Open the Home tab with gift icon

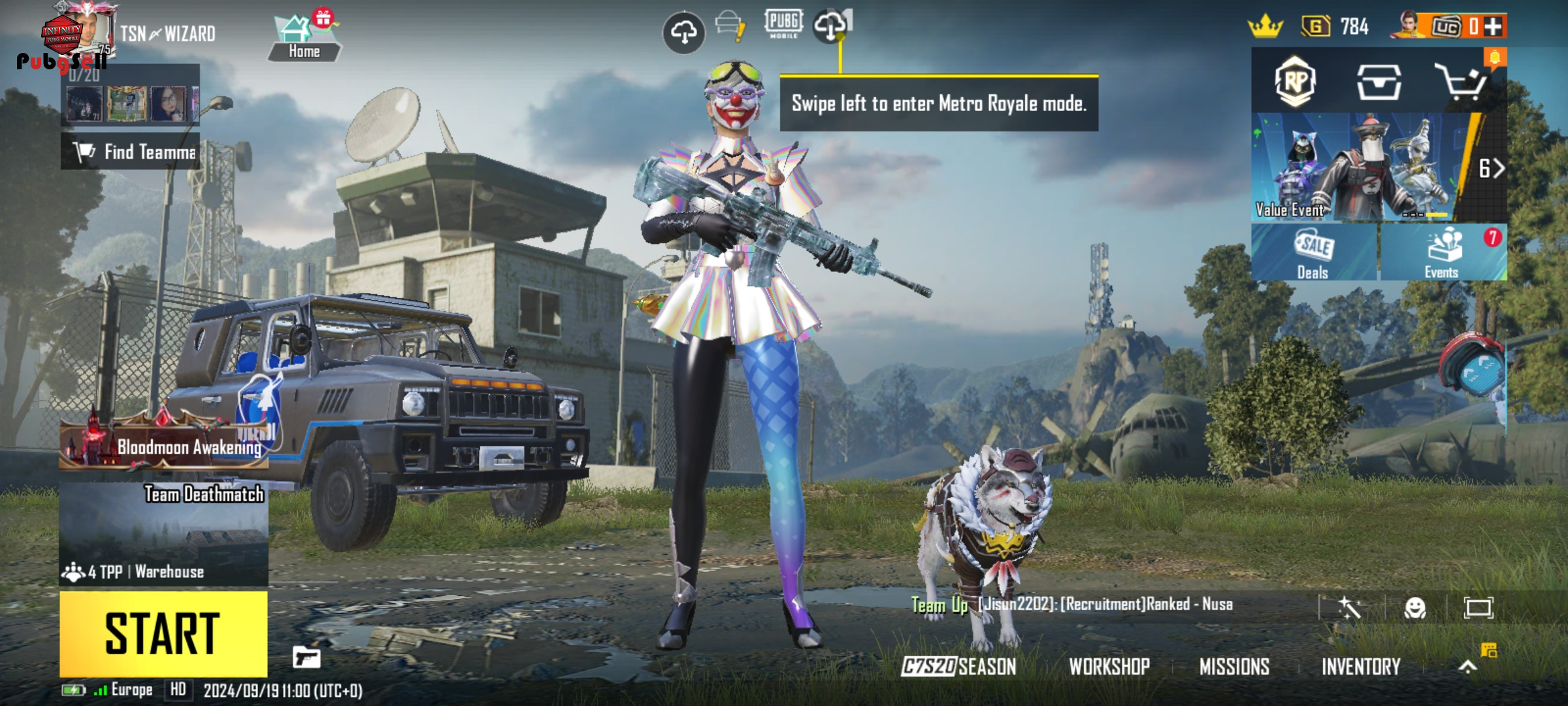(304, 39)
